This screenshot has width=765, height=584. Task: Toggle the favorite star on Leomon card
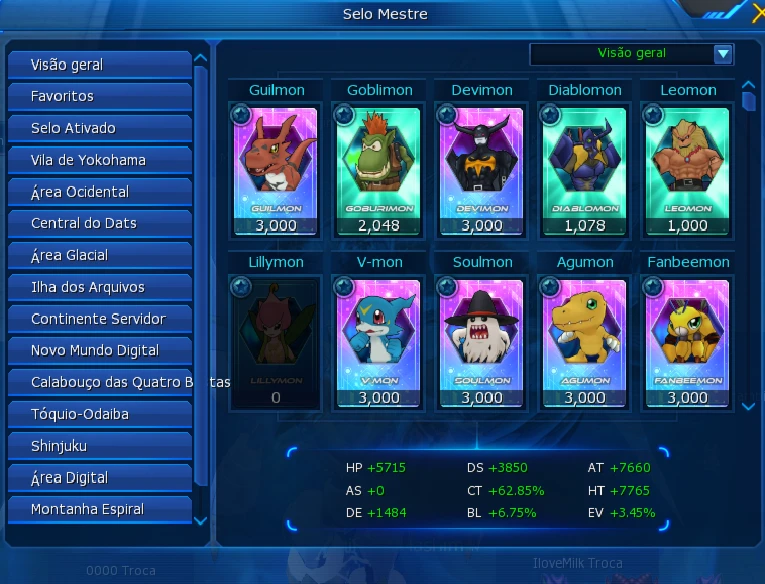(x=651, y=115)
